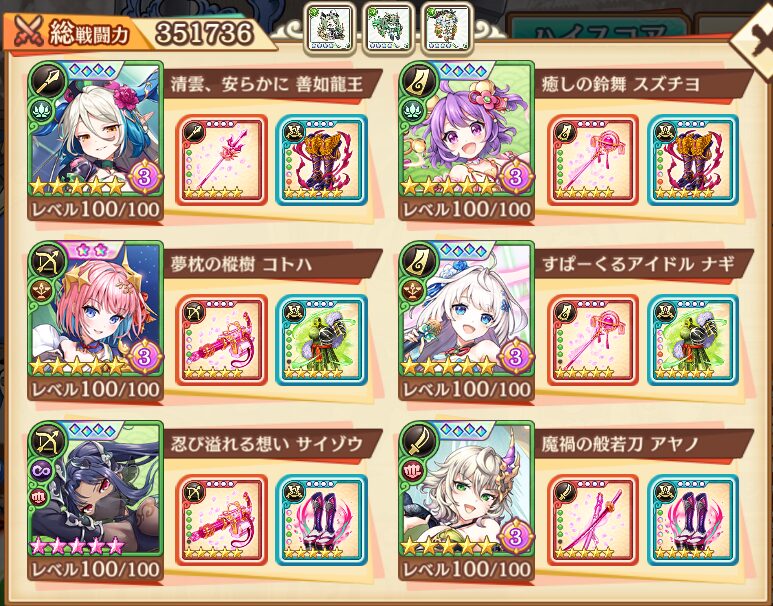Choose サイゾウ's purple boots equipment slot

coord(321,518)
